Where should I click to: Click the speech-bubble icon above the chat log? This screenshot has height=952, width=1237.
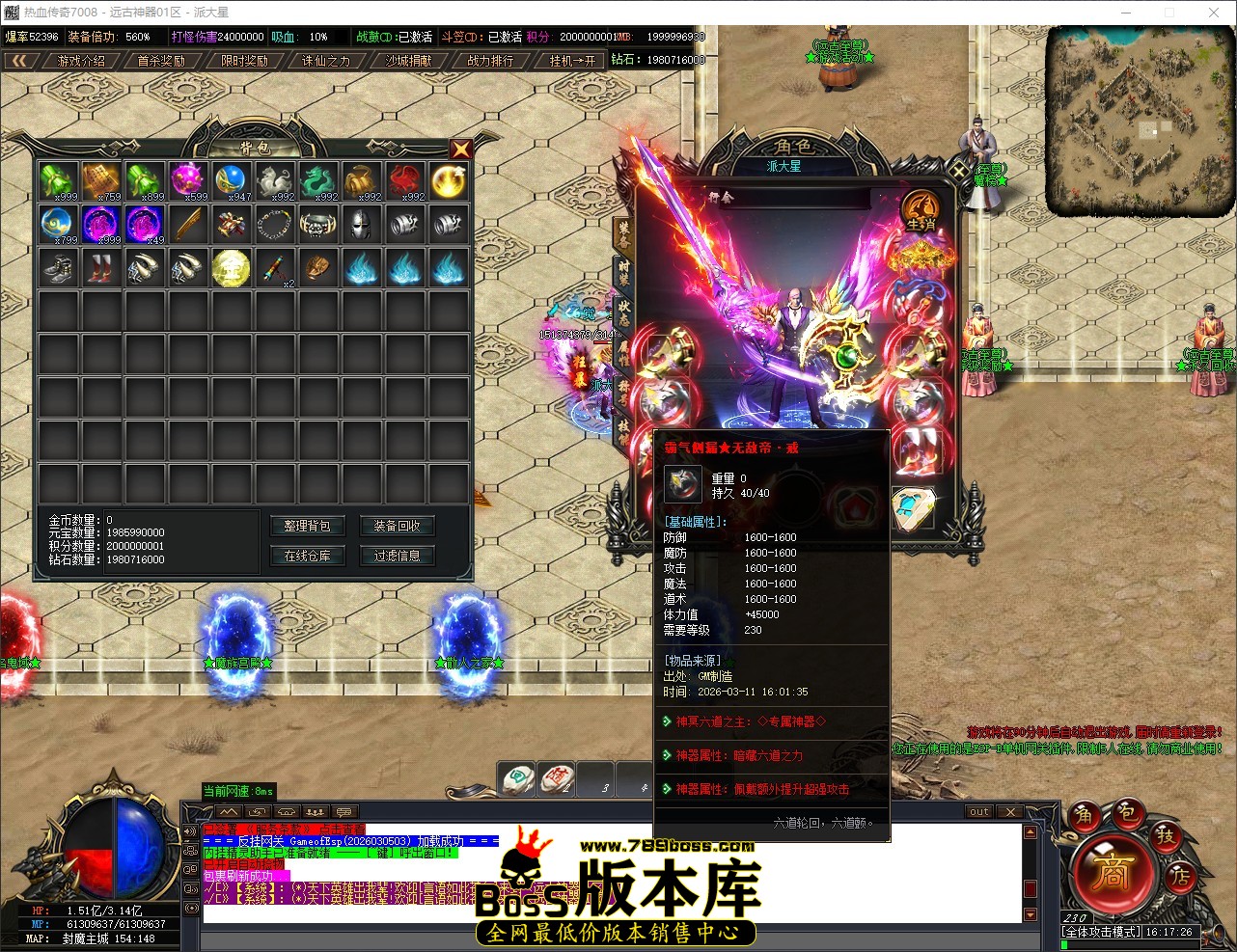[x=344, y=812]
